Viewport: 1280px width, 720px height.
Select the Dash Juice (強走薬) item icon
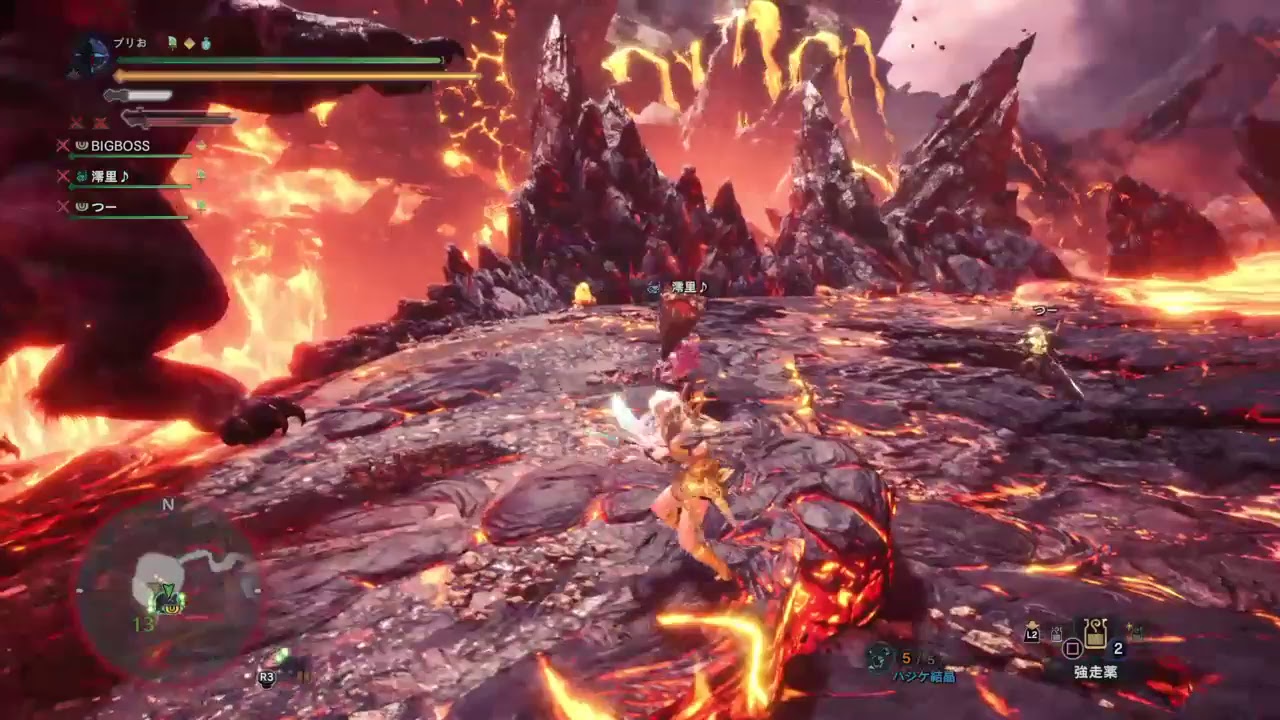[1095, 634]
